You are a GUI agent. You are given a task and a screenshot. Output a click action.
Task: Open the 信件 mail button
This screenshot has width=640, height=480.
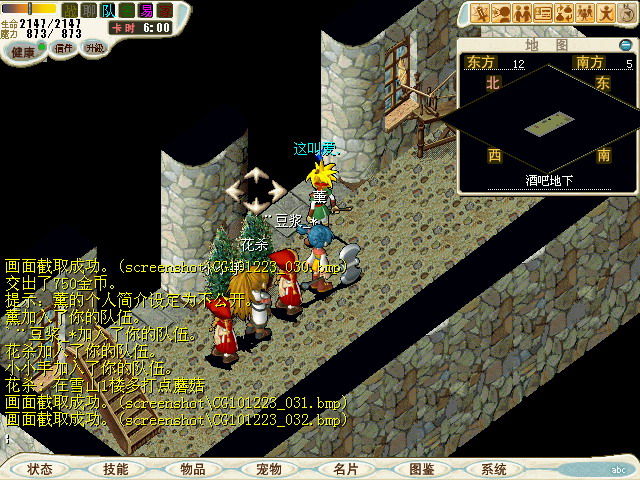point(64,48)
